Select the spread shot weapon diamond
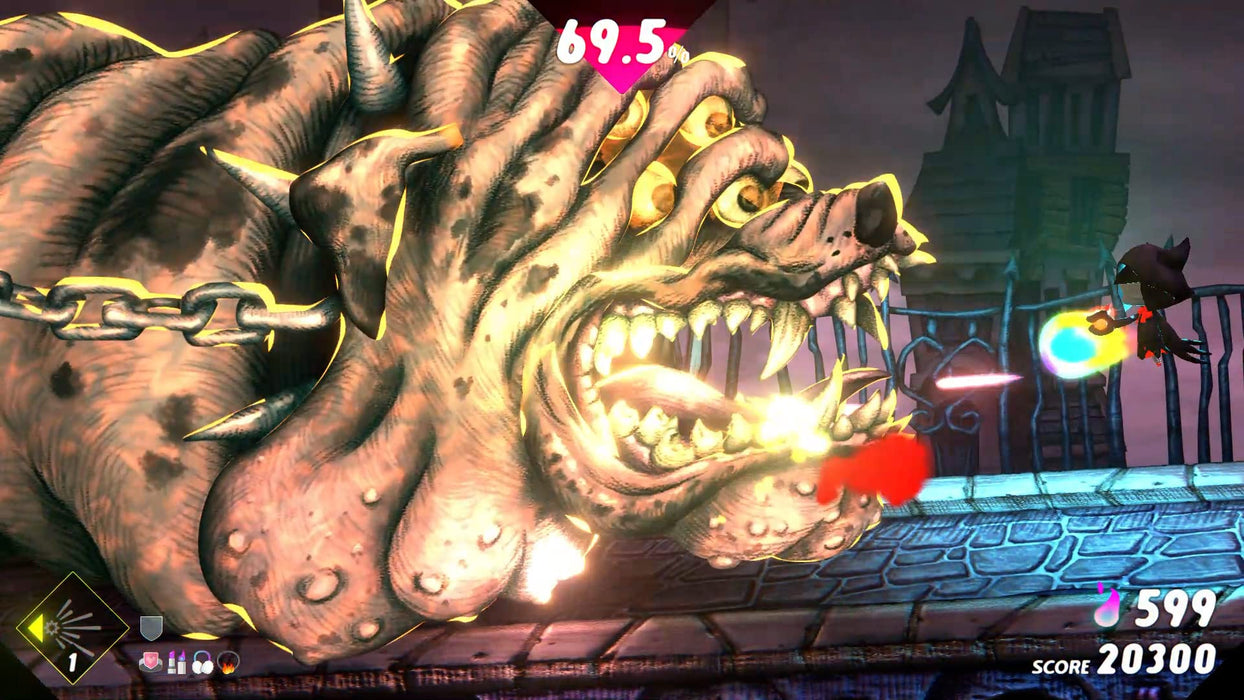This screenshot has width=1244, height=700. pyautogui.click(x=72, y=628)
